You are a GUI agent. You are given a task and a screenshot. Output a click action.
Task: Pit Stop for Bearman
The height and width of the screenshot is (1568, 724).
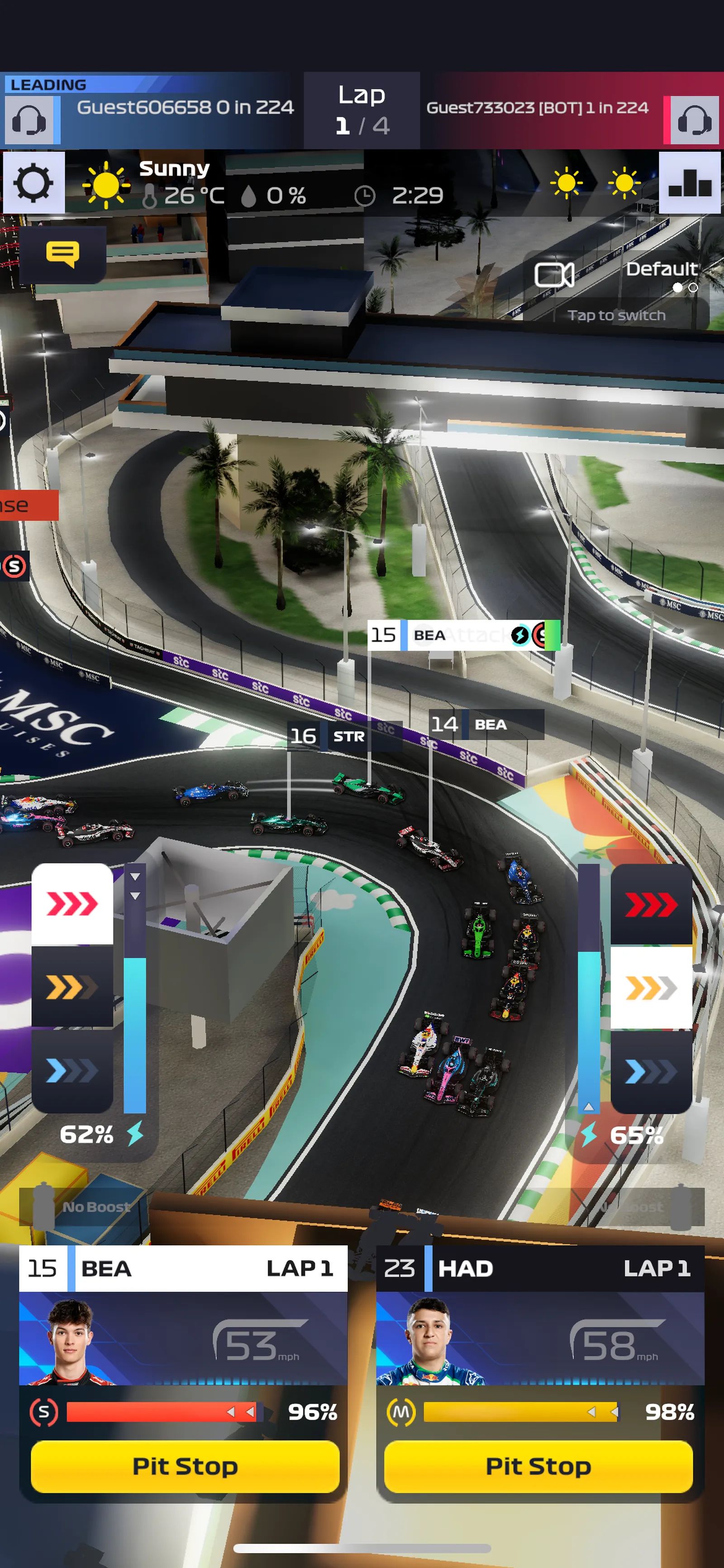tap(185, 1466)
